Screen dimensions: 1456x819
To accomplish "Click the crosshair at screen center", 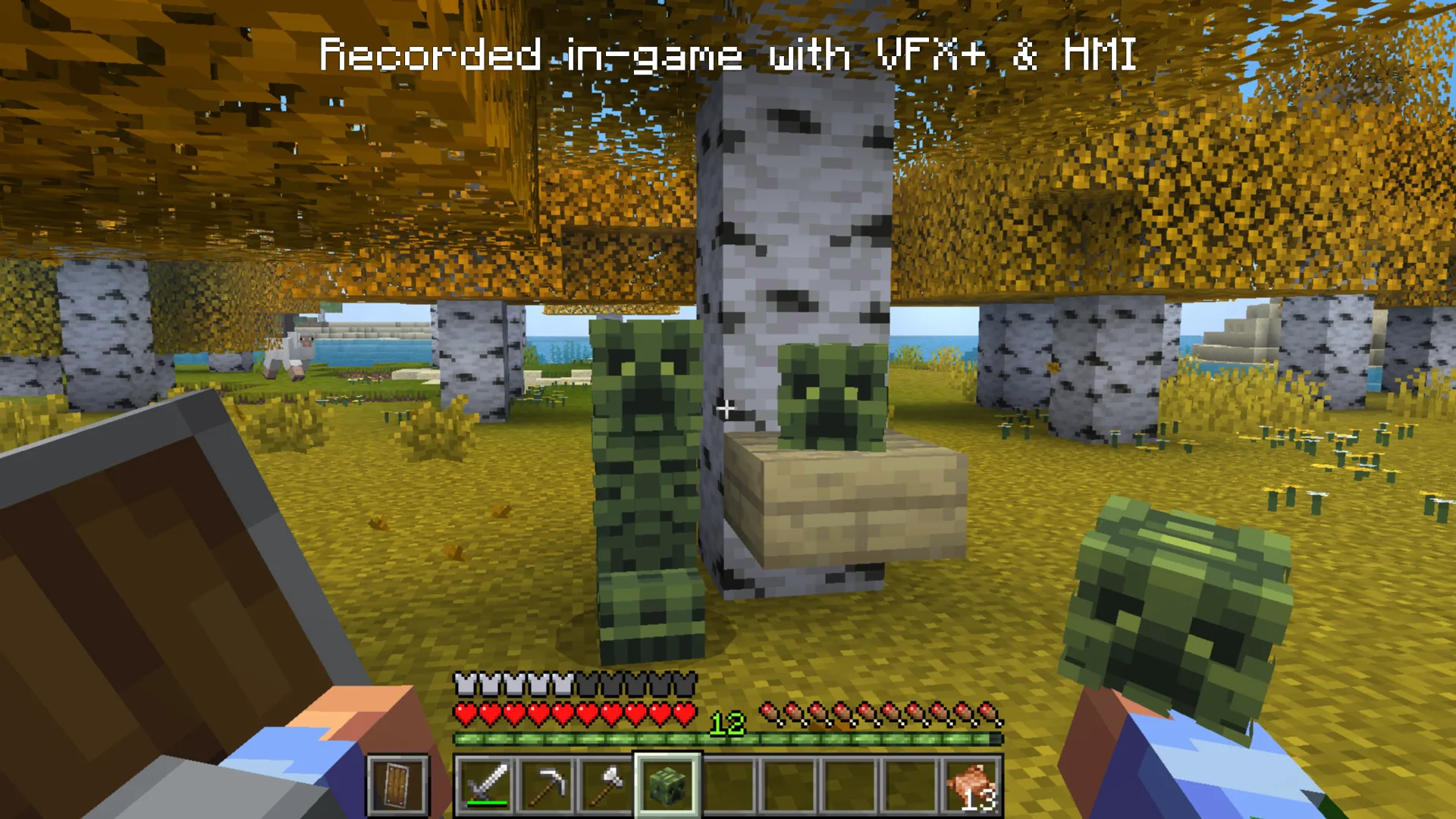I will point(725,409).
